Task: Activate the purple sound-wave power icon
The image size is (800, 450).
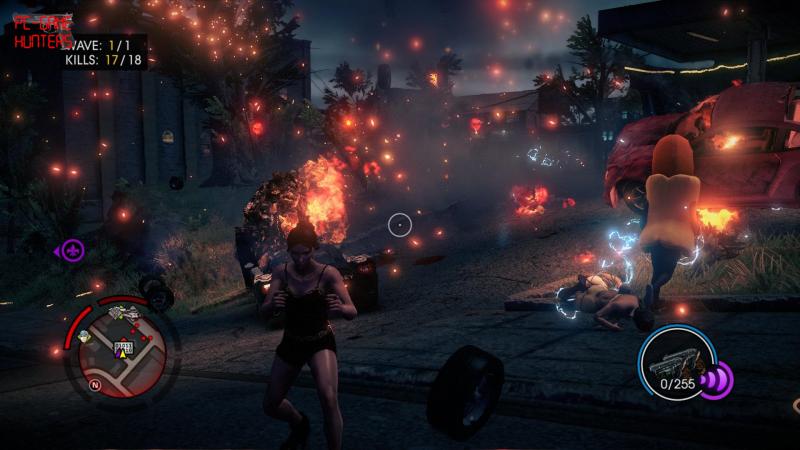Action: coord(716,379)
